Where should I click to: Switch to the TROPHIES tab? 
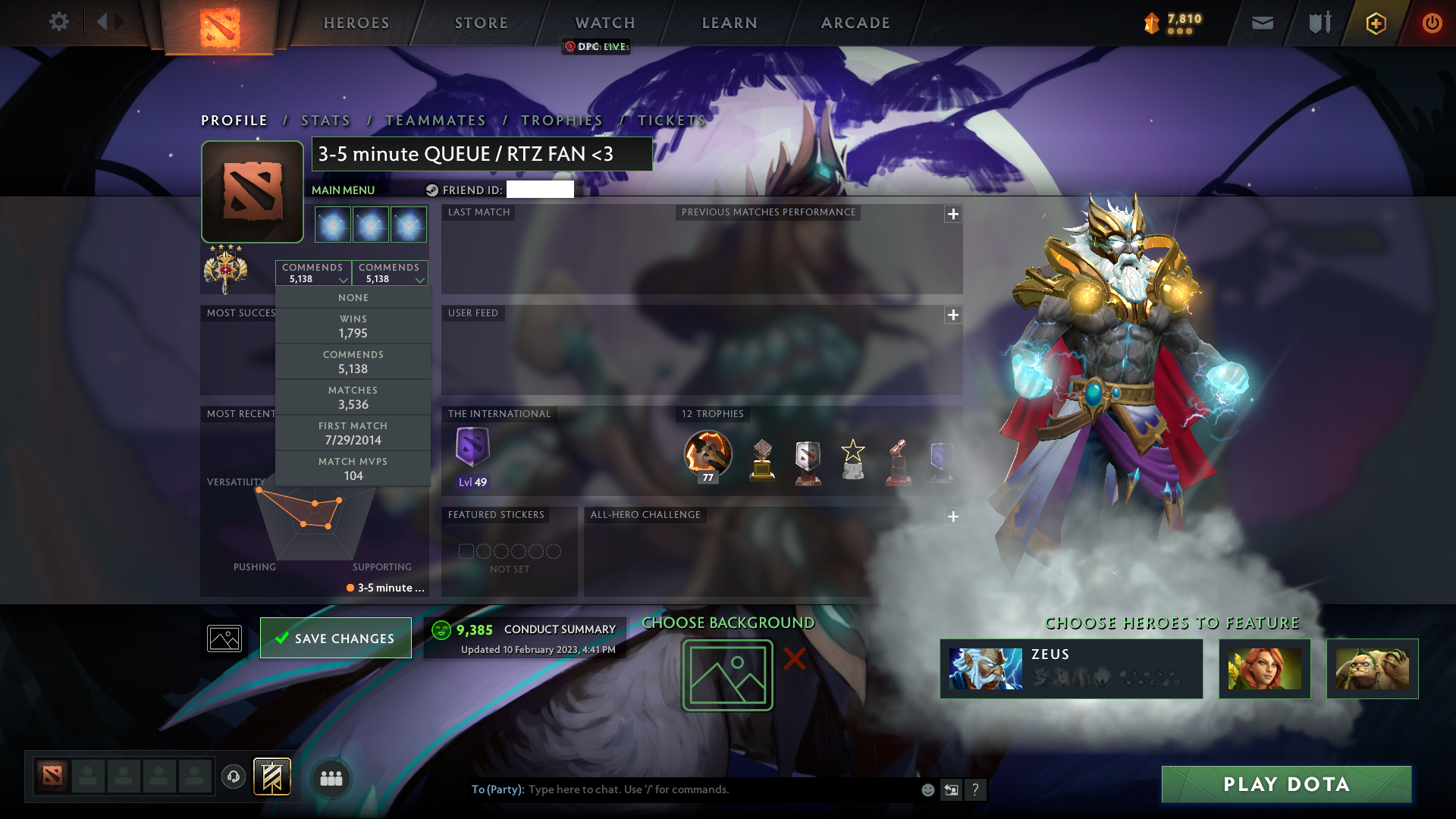pos(560,120)
